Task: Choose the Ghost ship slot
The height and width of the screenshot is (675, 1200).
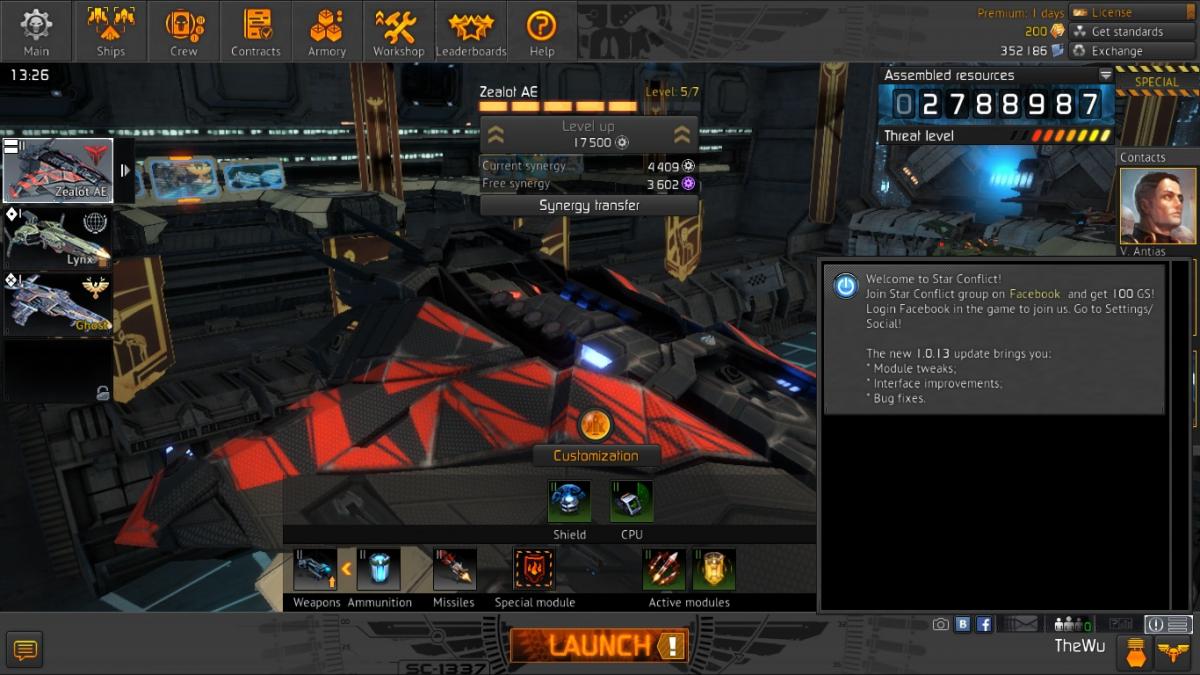Action: pos(57,304)
